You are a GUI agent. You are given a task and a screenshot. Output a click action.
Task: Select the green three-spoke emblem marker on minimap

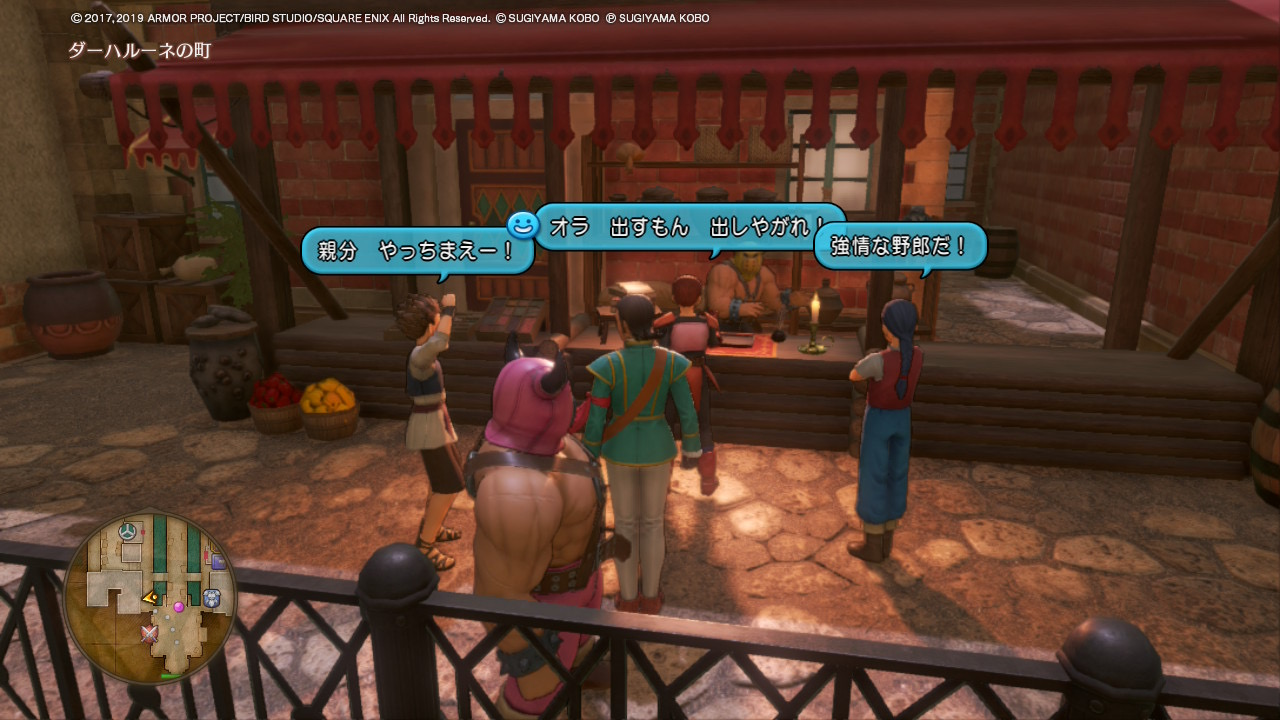point(129,531)
